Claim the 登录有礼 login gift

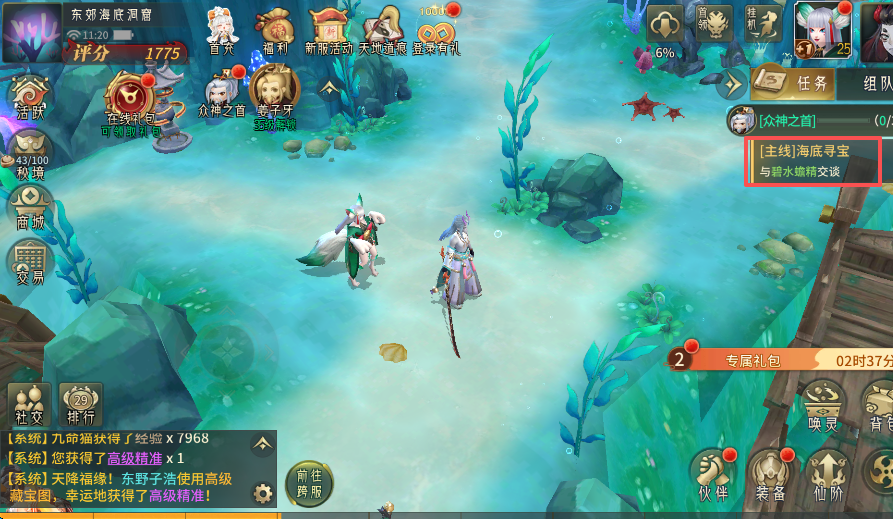coord(436,29)
